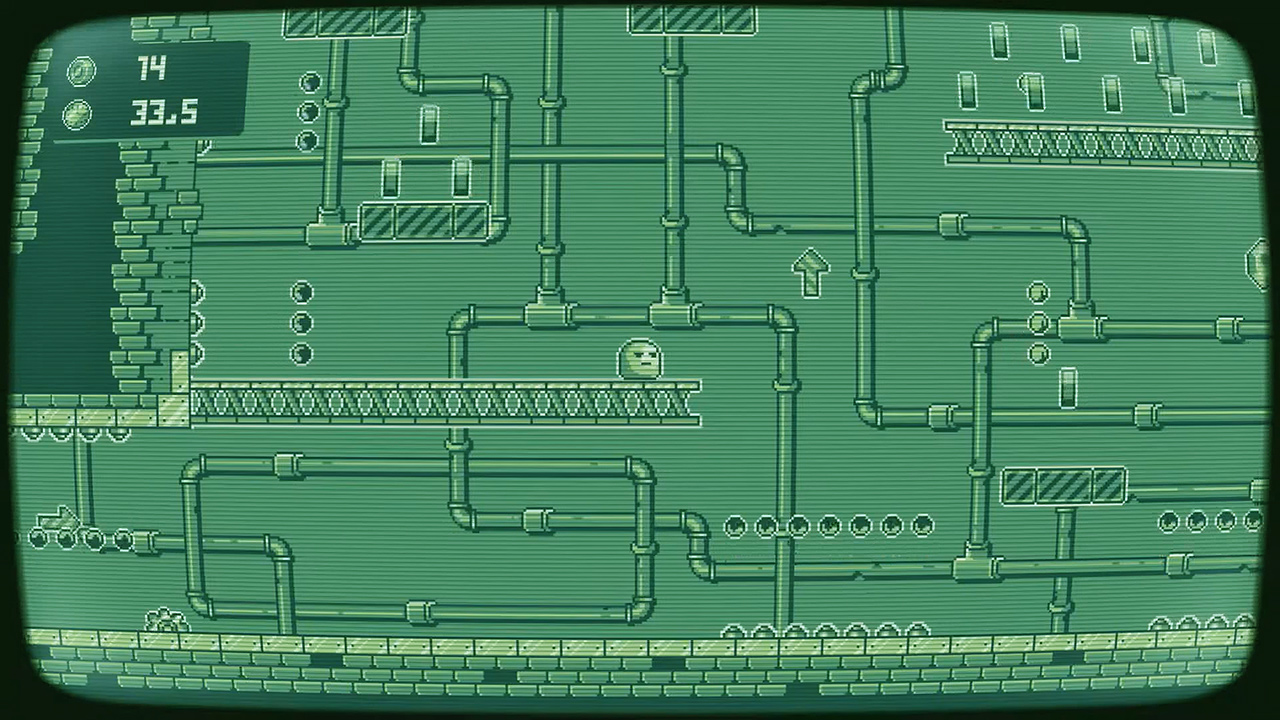The image size is (1280, 720).
Task: Click the left-pointing arrow sign at bottom left
Action: click(57, 519)
